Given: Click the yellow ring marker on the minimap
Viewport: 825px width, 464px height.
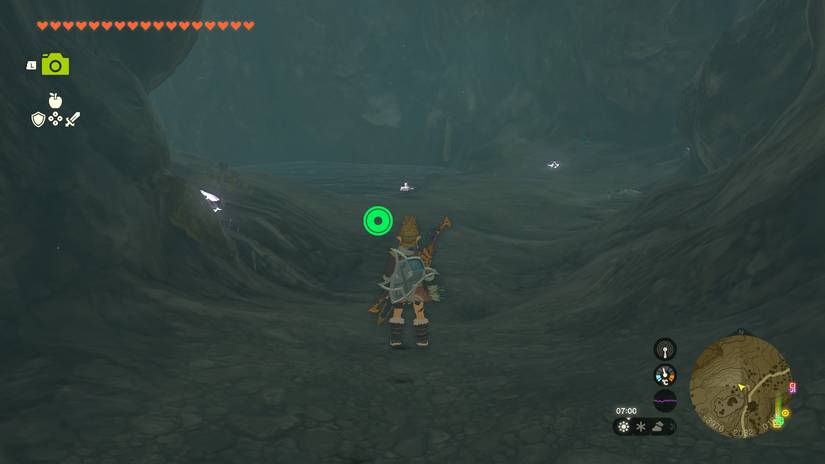Looking at the screenshot, I should coord(785,412).
